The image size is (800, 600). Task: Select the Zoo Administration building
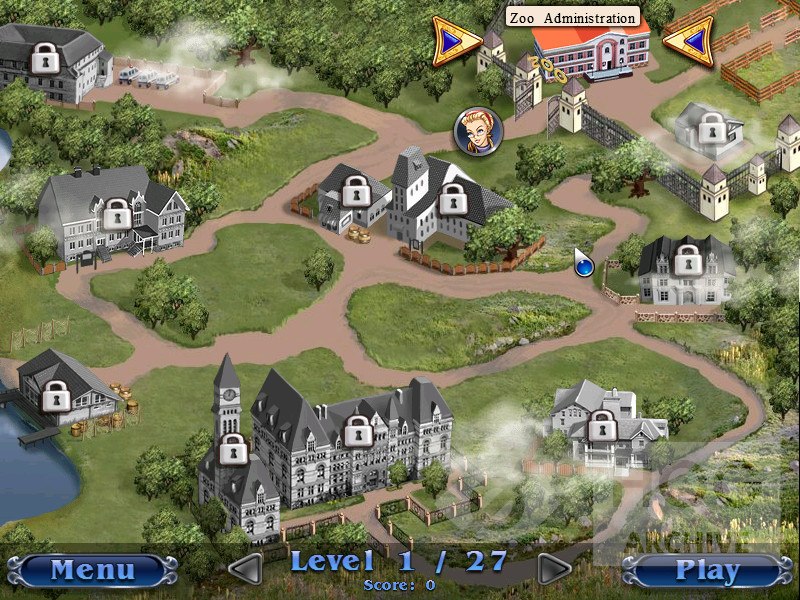click(588, 50)
